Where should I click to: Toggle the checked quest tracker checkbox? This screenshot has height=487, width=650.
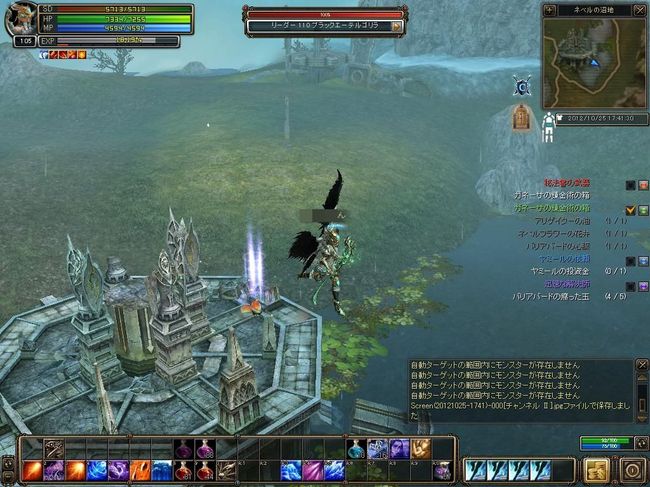(x=630, y=209)
